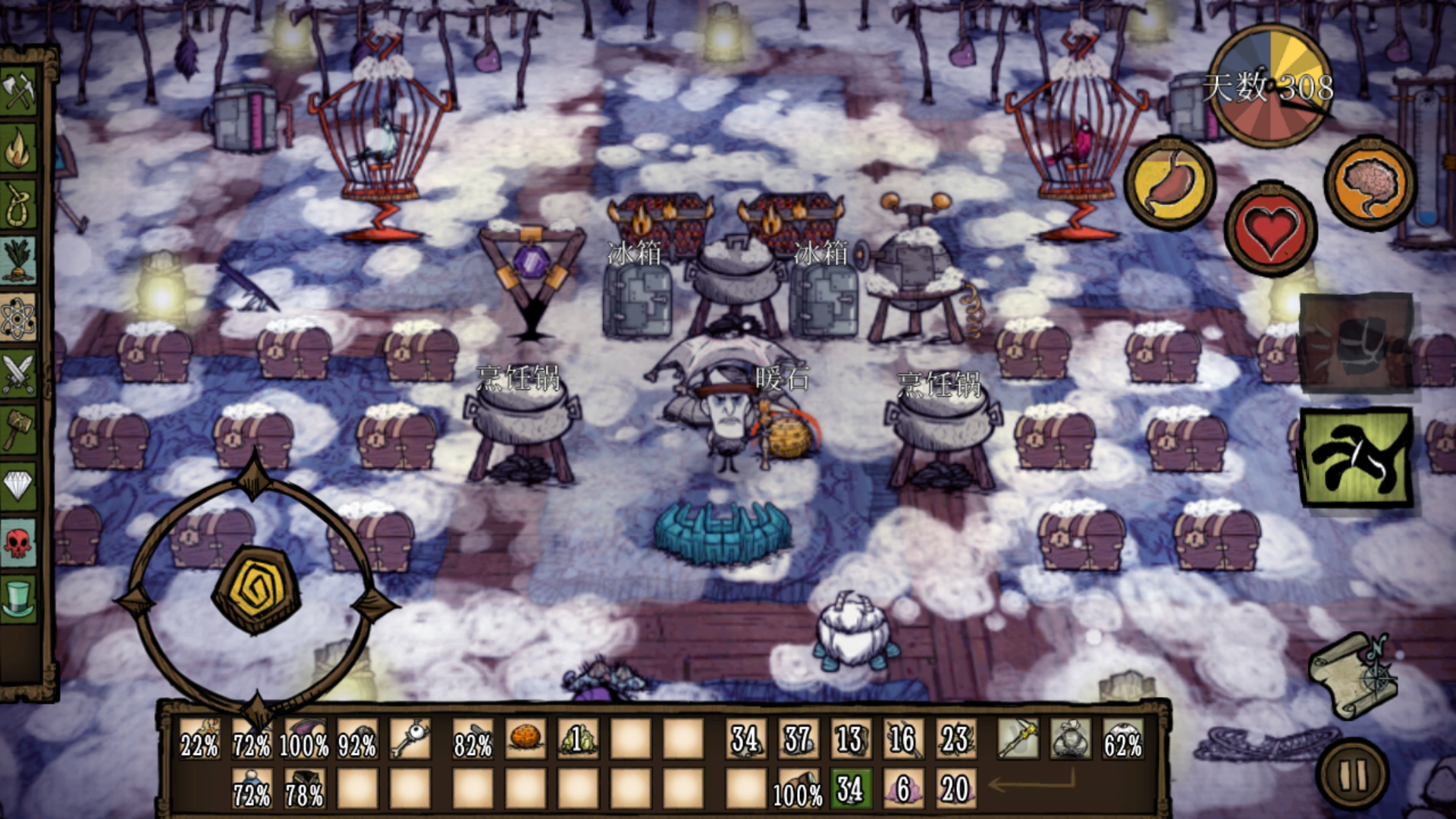The width and height of the screenshot is (1456, 819).
Task: Open the Tools crafting tab
Action: 19,91
